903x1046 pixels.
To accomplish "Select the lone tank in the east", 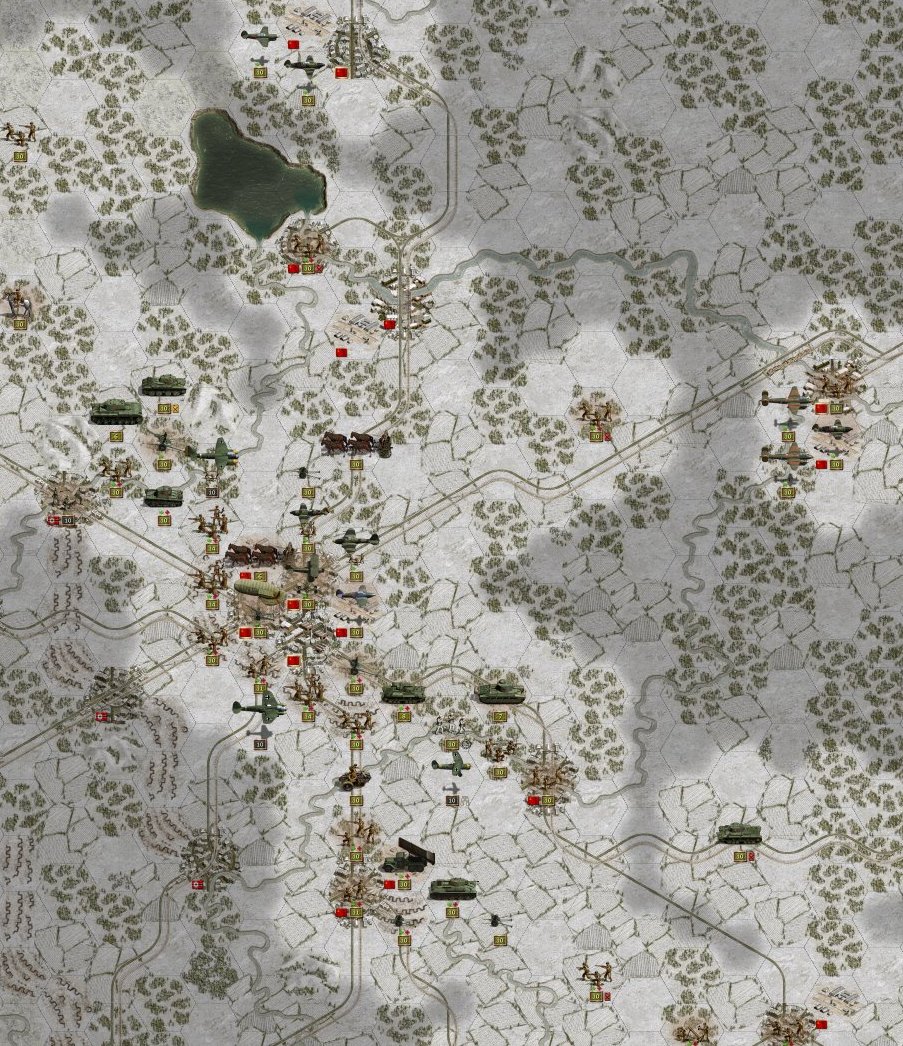I will pos(739,833).
